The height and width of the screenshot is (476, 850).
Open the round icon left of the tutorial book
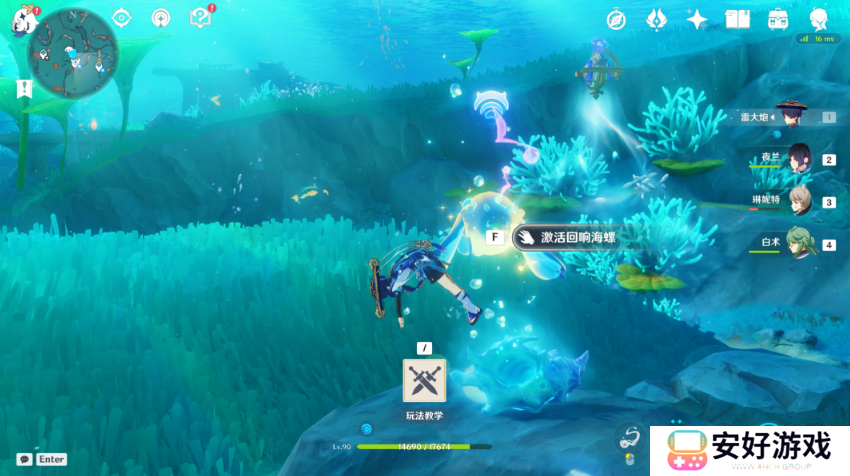coord(160,18)
